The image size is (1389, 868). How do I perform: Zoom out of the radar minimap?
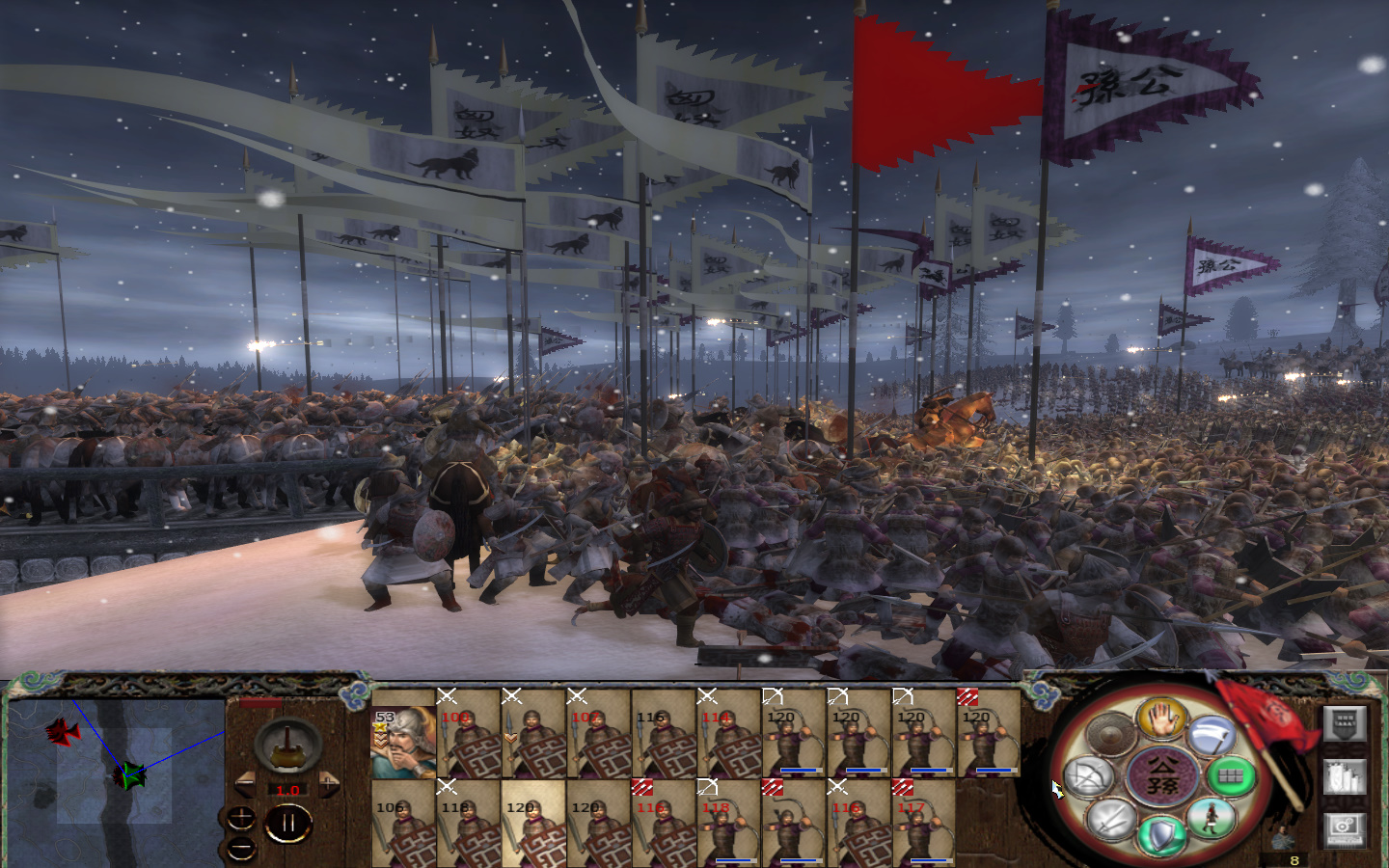tap(240, 849)
